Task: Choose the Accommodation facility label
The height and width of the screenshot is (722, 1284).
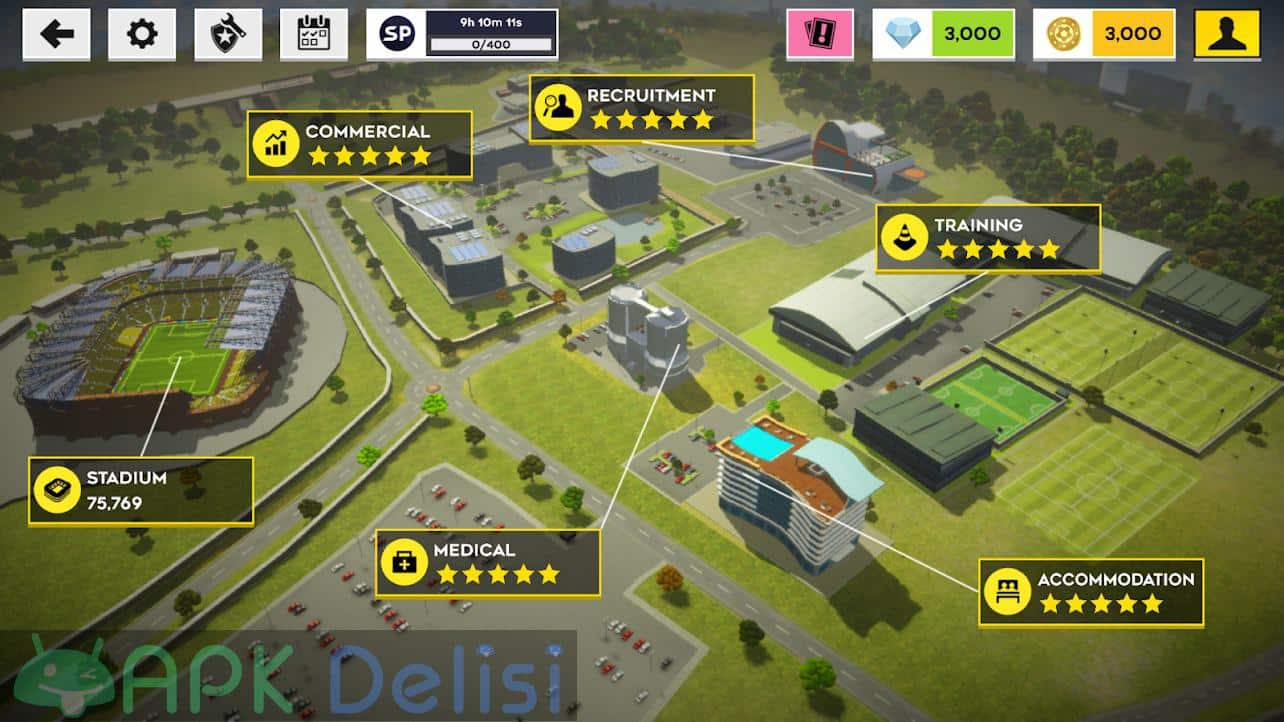Action: click(1091, 592)
